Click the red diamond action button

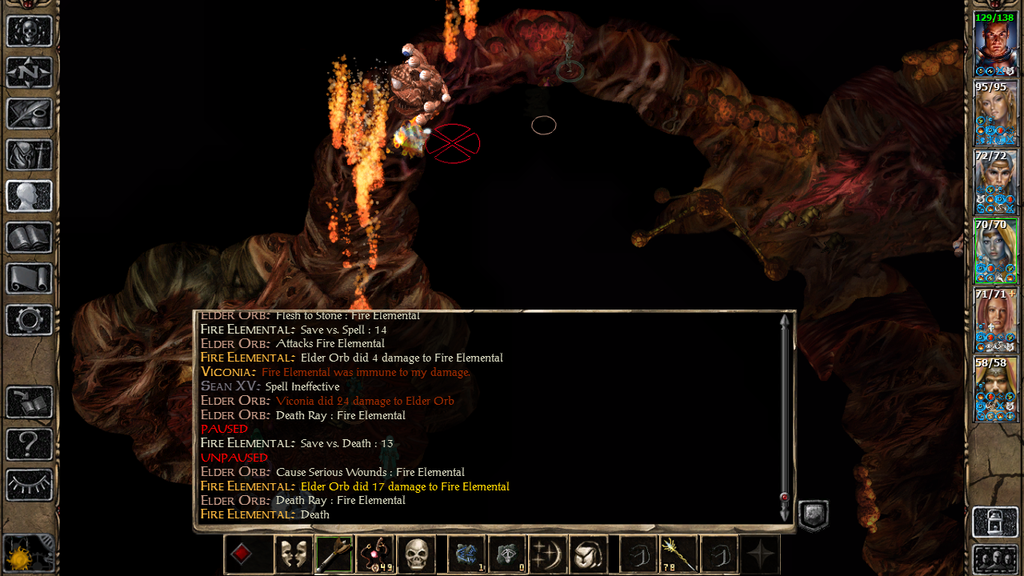pos(242,555)
